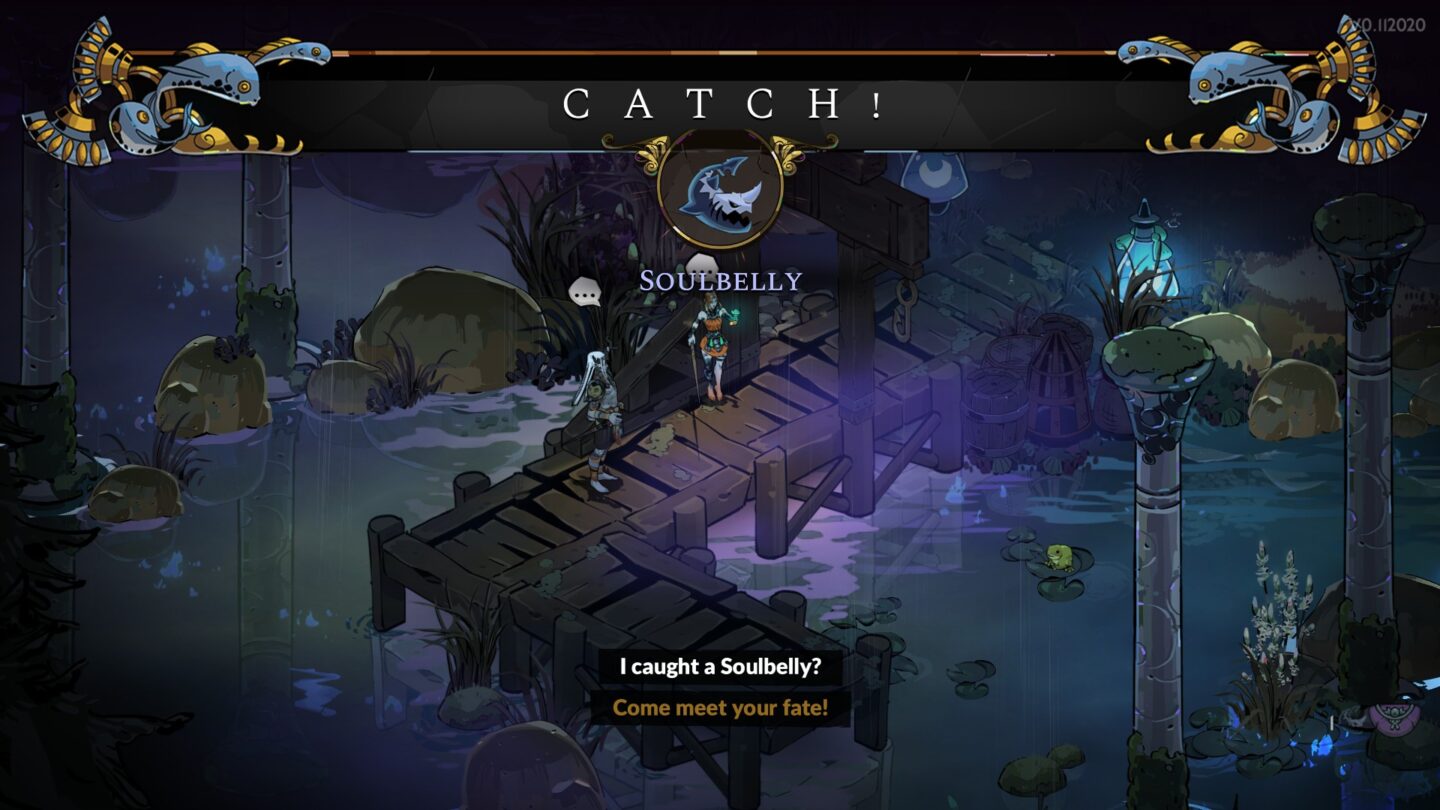Screen dimensions: 1440x810
Task: Click the glowing item in Melinoë's hand
Action: pyautogui.click(x=735, y=315)
